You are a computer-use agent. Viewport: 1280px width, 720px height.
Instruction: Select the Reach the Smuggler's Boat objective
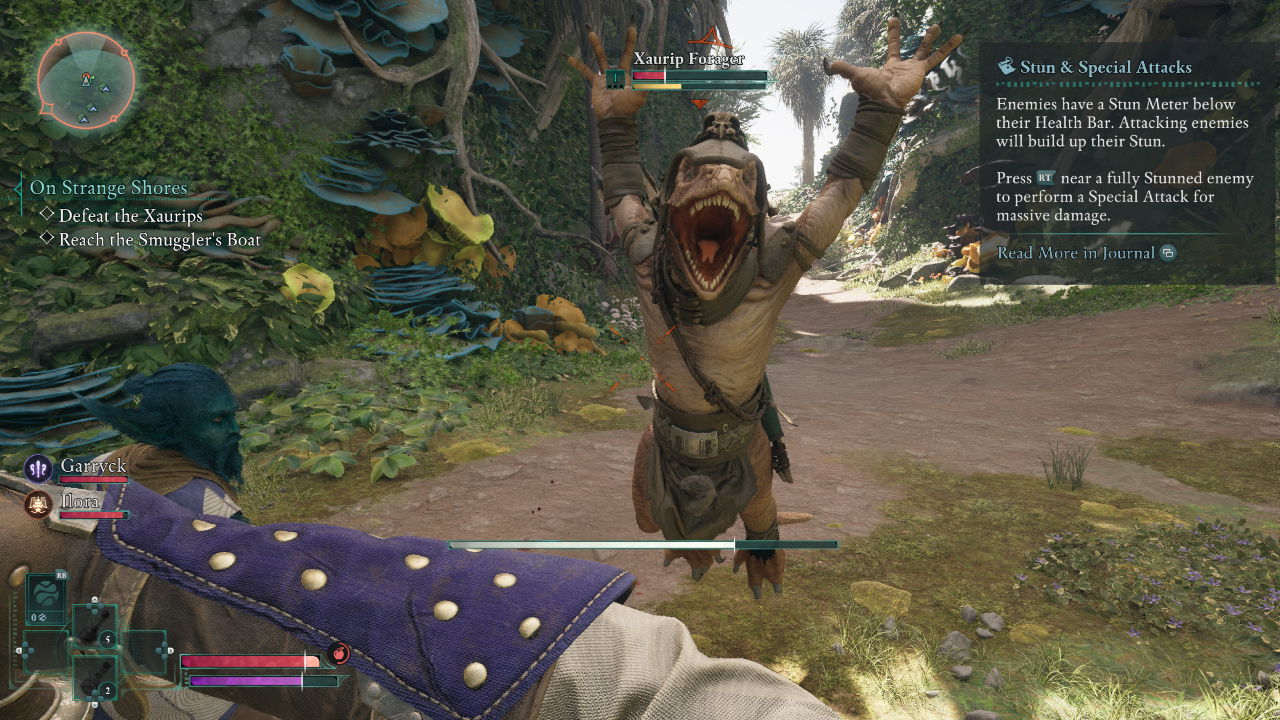pos(159,240)
